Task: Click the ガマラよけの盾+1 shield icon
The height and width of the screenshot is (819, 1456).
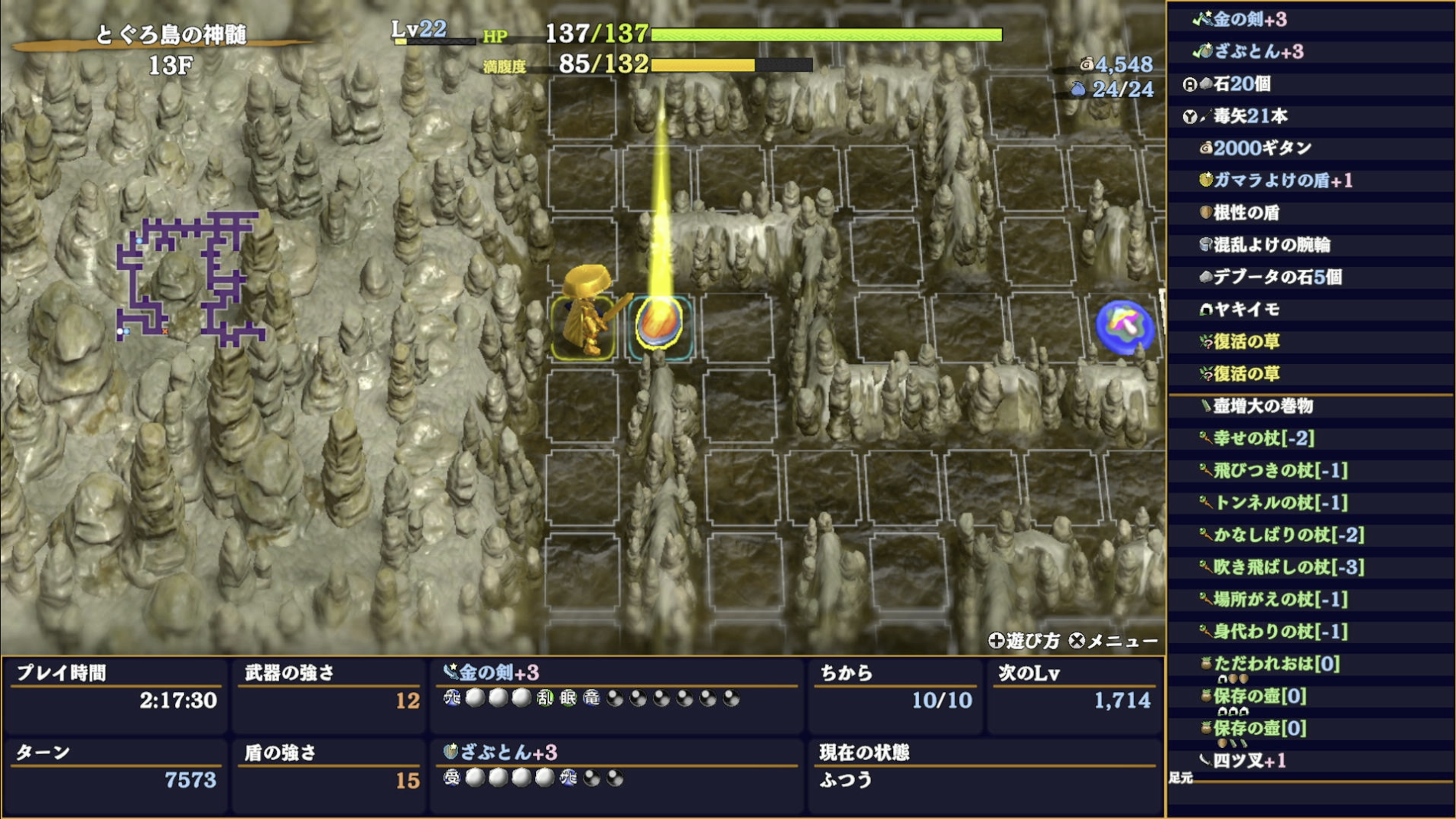Action: point(1207,180)
